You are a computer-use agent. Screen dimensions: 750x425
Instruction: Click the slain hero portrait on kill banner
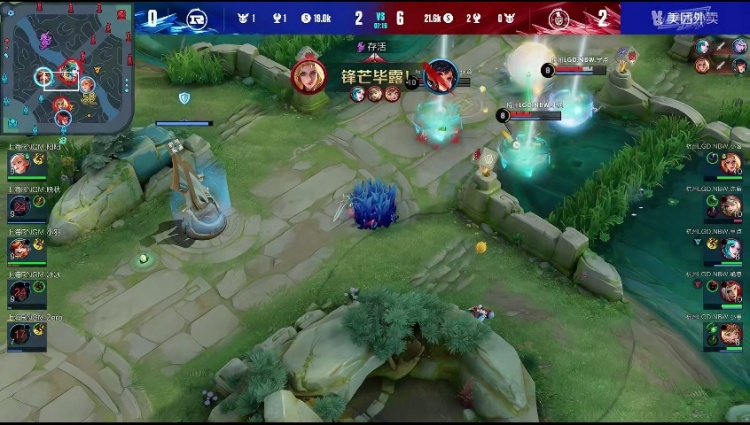point(440,77)
